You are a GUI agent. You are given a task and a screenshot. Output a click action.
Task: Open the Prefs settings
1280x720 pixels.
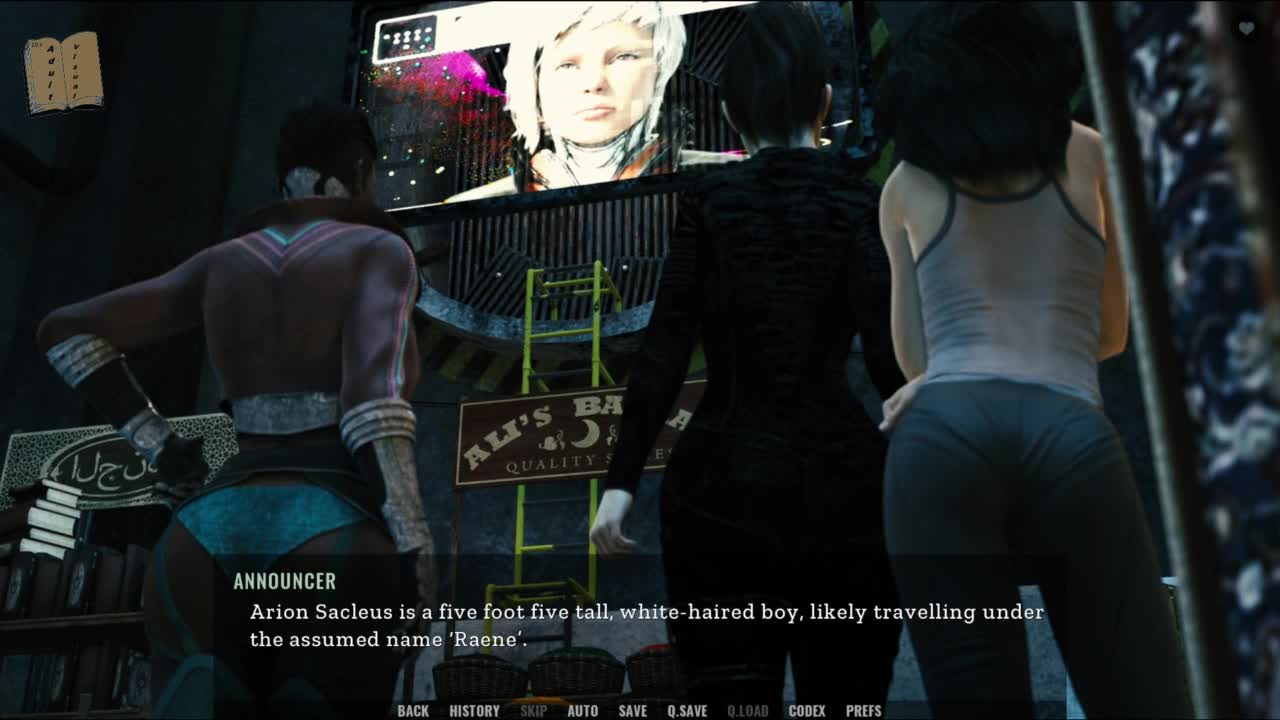pyautogui.click(x=863, y=711)
